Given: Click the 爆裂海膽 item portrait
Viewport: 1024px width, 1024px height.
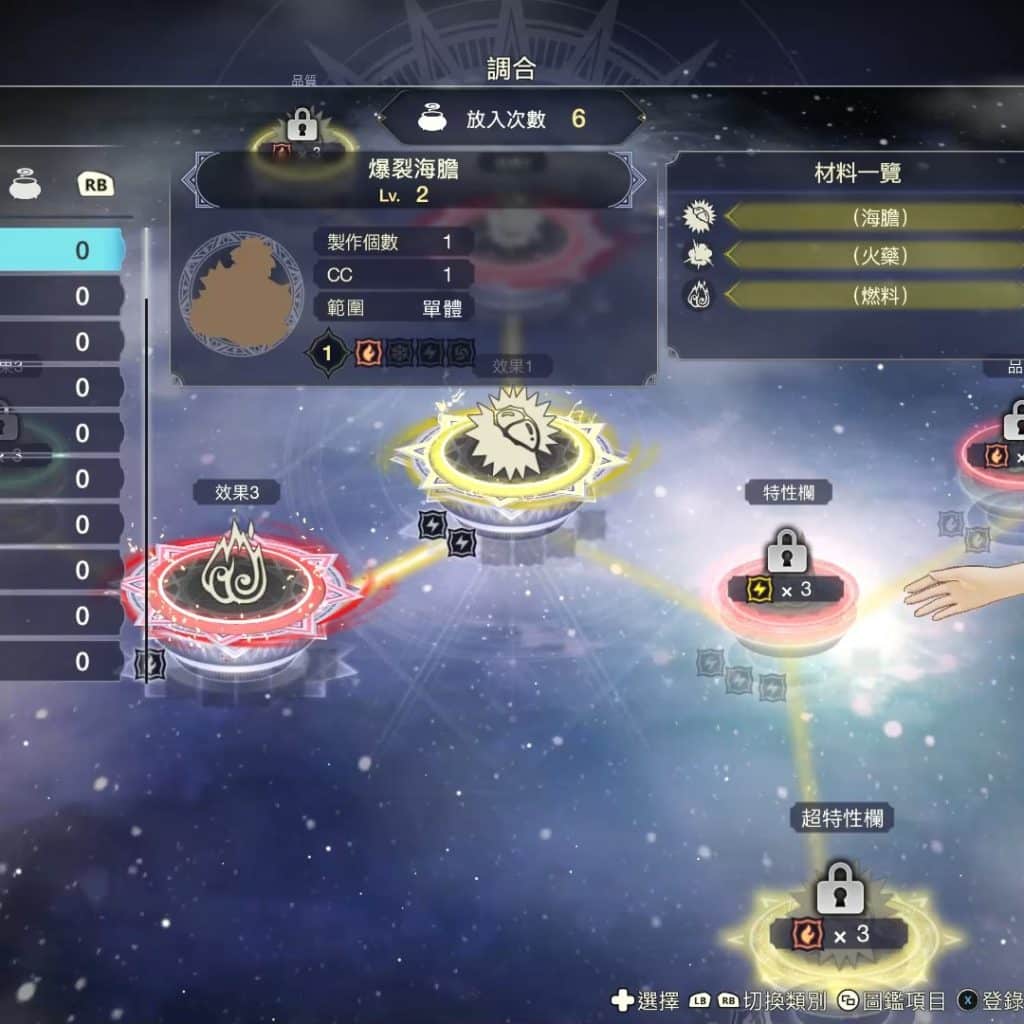Looking at the screenshot, I should (x=240, y=292).
